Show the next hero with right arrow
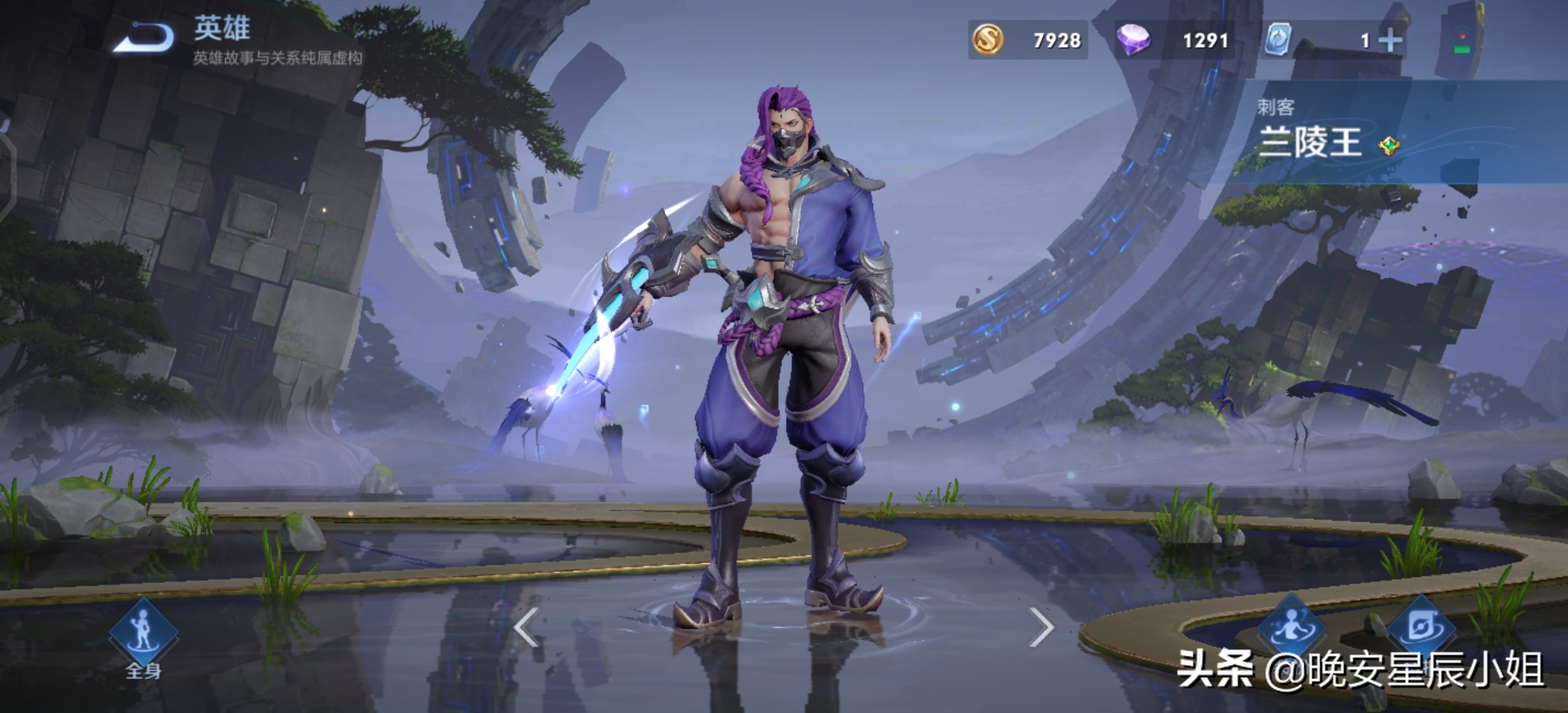 [1040, 627]
